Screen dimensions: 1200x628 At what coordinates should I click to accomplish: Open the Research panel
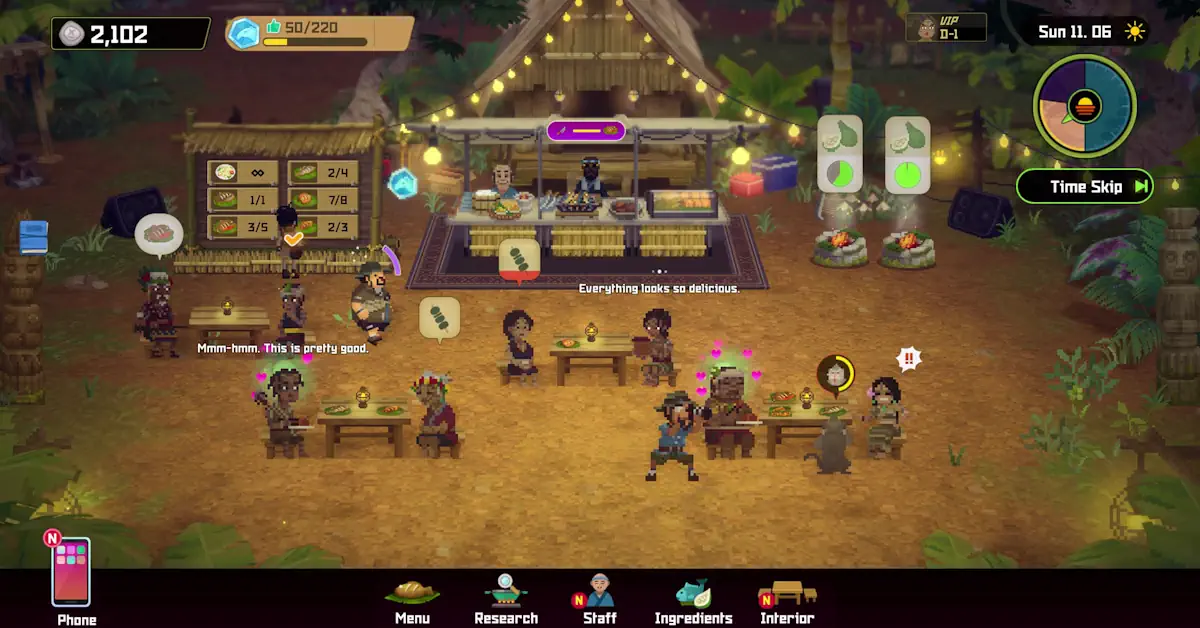coord(506,598)
